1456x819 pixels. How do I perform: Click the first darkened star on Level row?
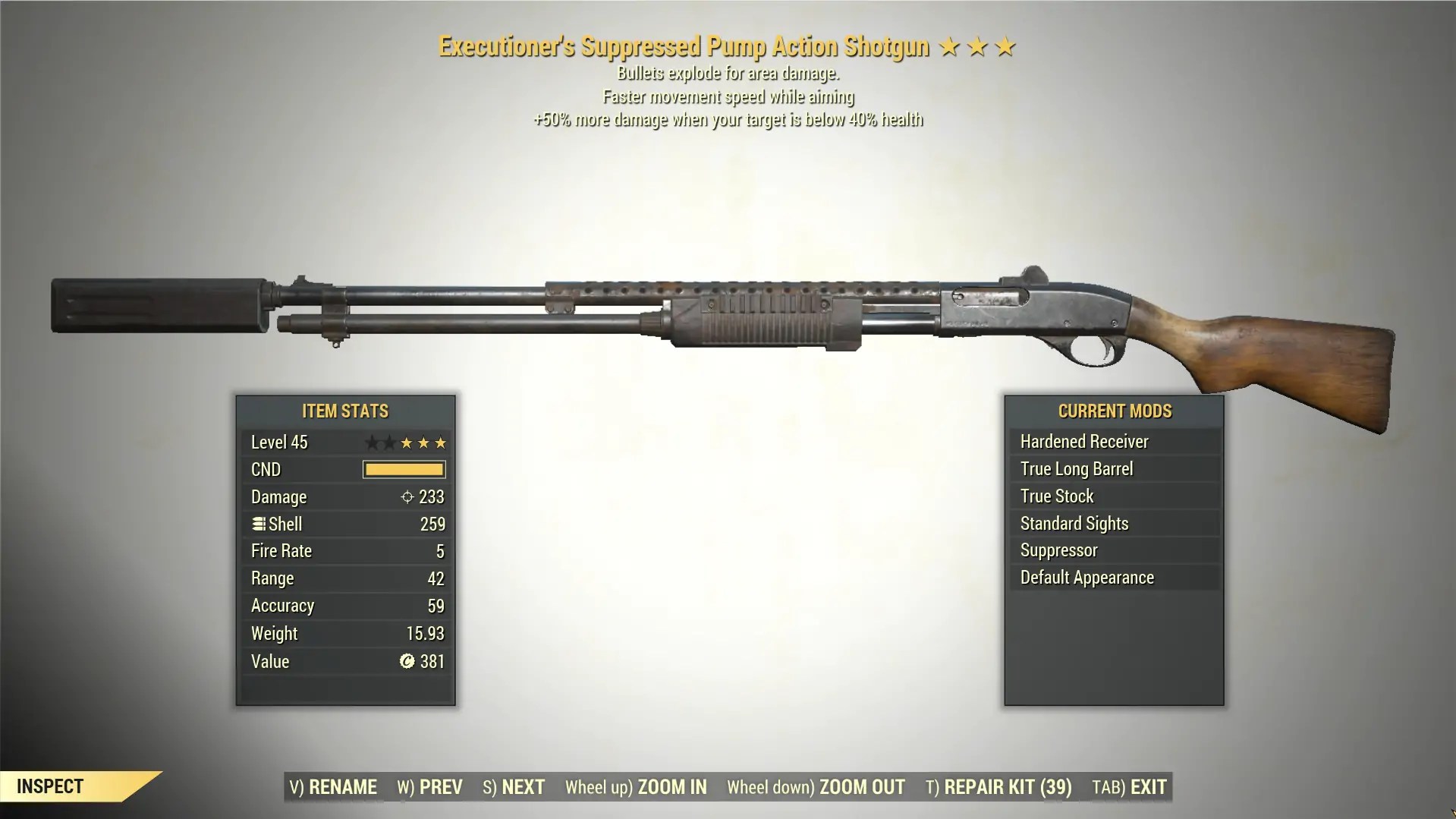pyautogui.click(x=371, y=442)
